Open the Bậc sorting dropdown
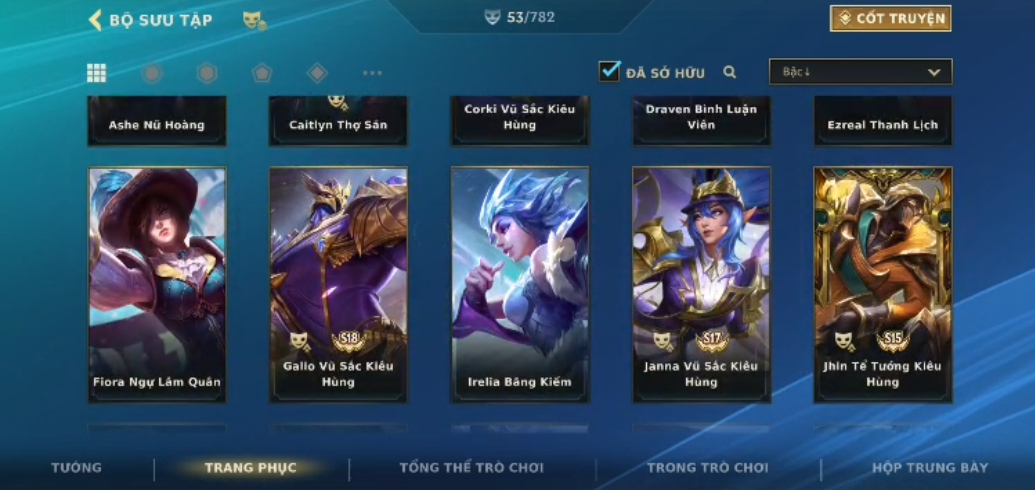1035x490 pixels. click(x=860, y=72)
